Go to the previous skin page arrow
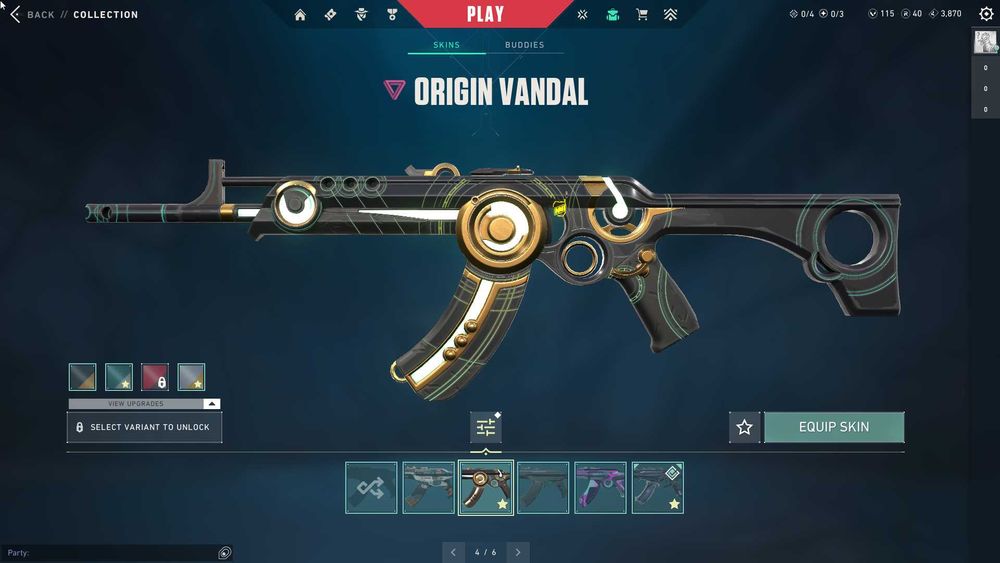 [x=453, y=552]
